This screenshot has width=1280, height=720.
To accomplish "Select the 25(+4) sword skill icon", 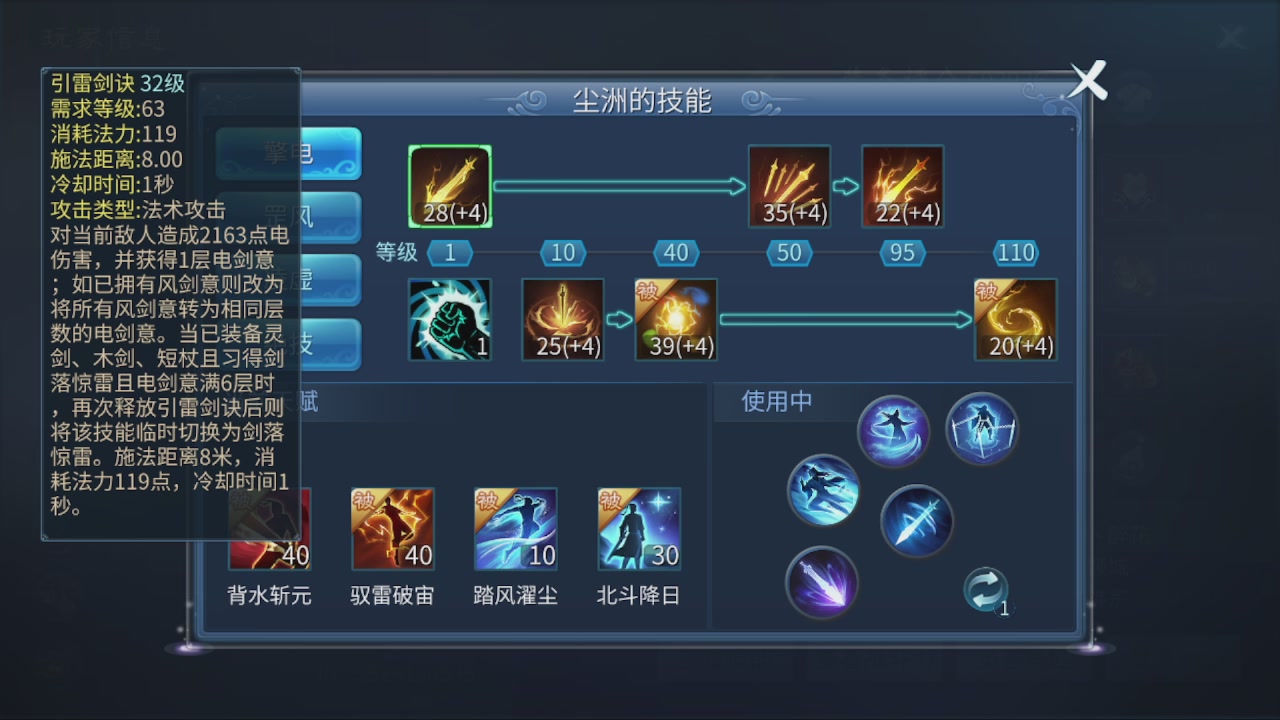I will point(562,319).
